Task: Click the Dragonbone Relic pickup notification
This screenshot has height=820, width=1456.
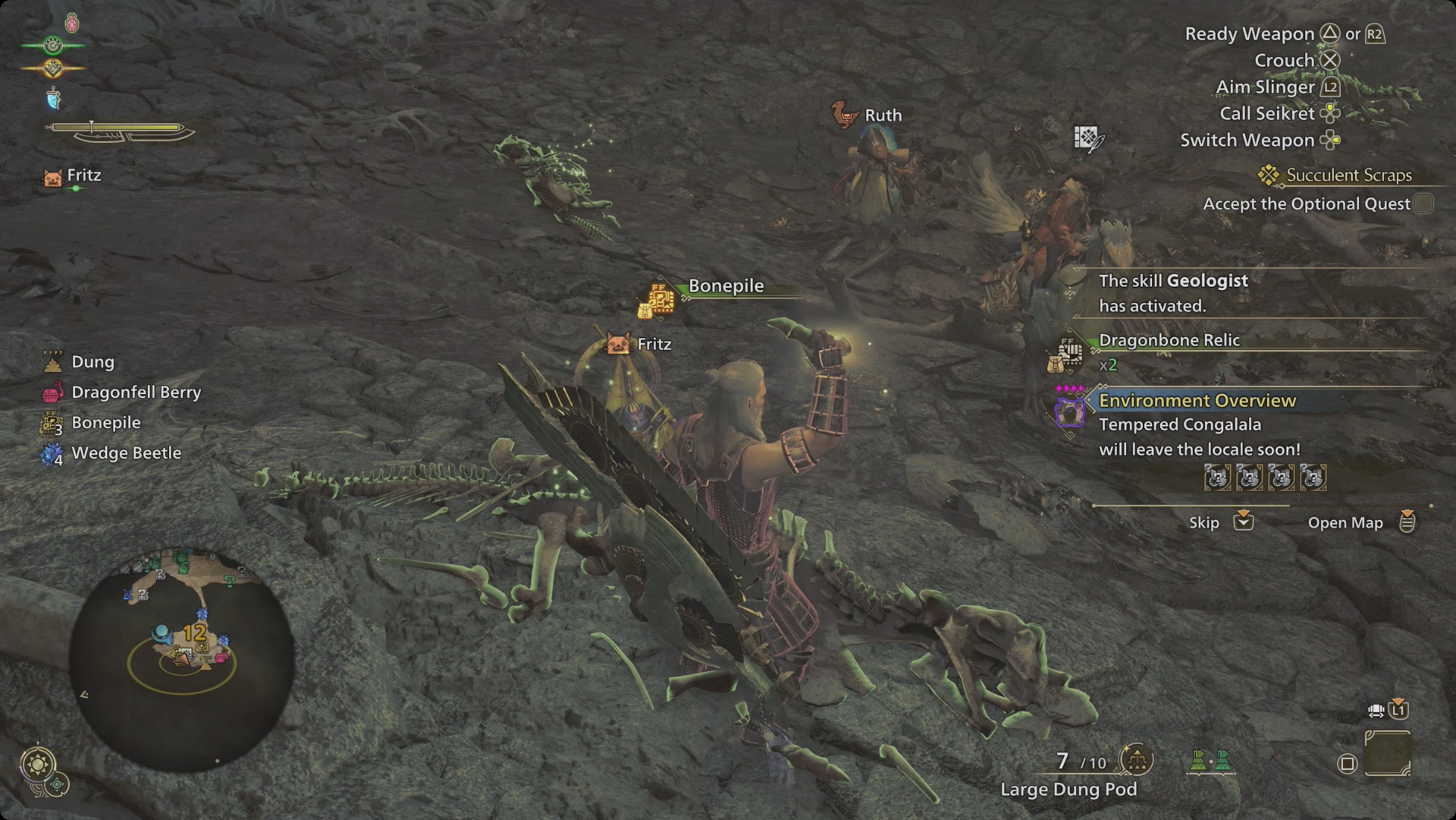Action: click(1169, 340)
